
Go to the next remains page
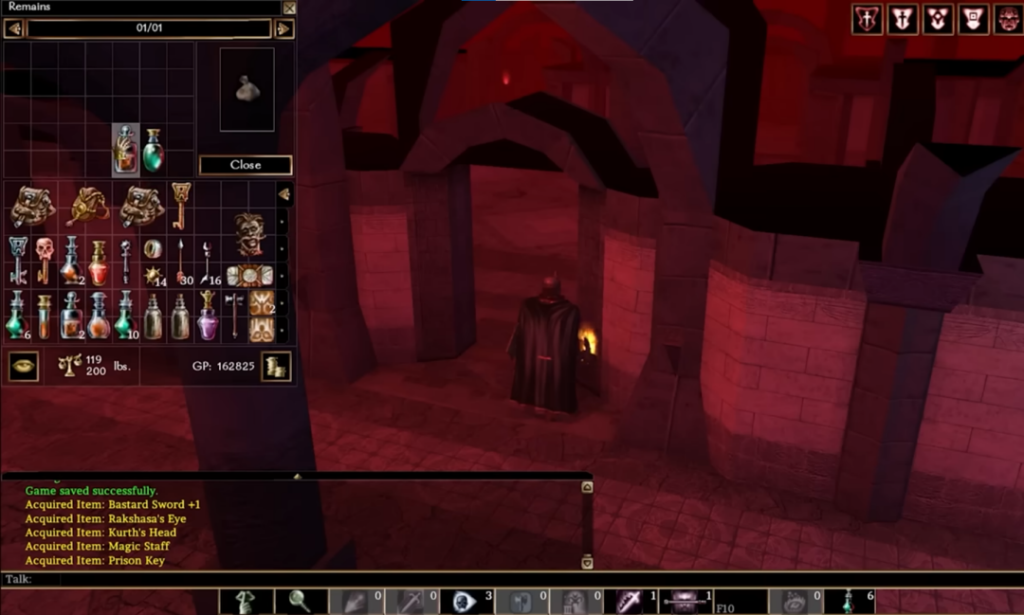tap(284, 29)
